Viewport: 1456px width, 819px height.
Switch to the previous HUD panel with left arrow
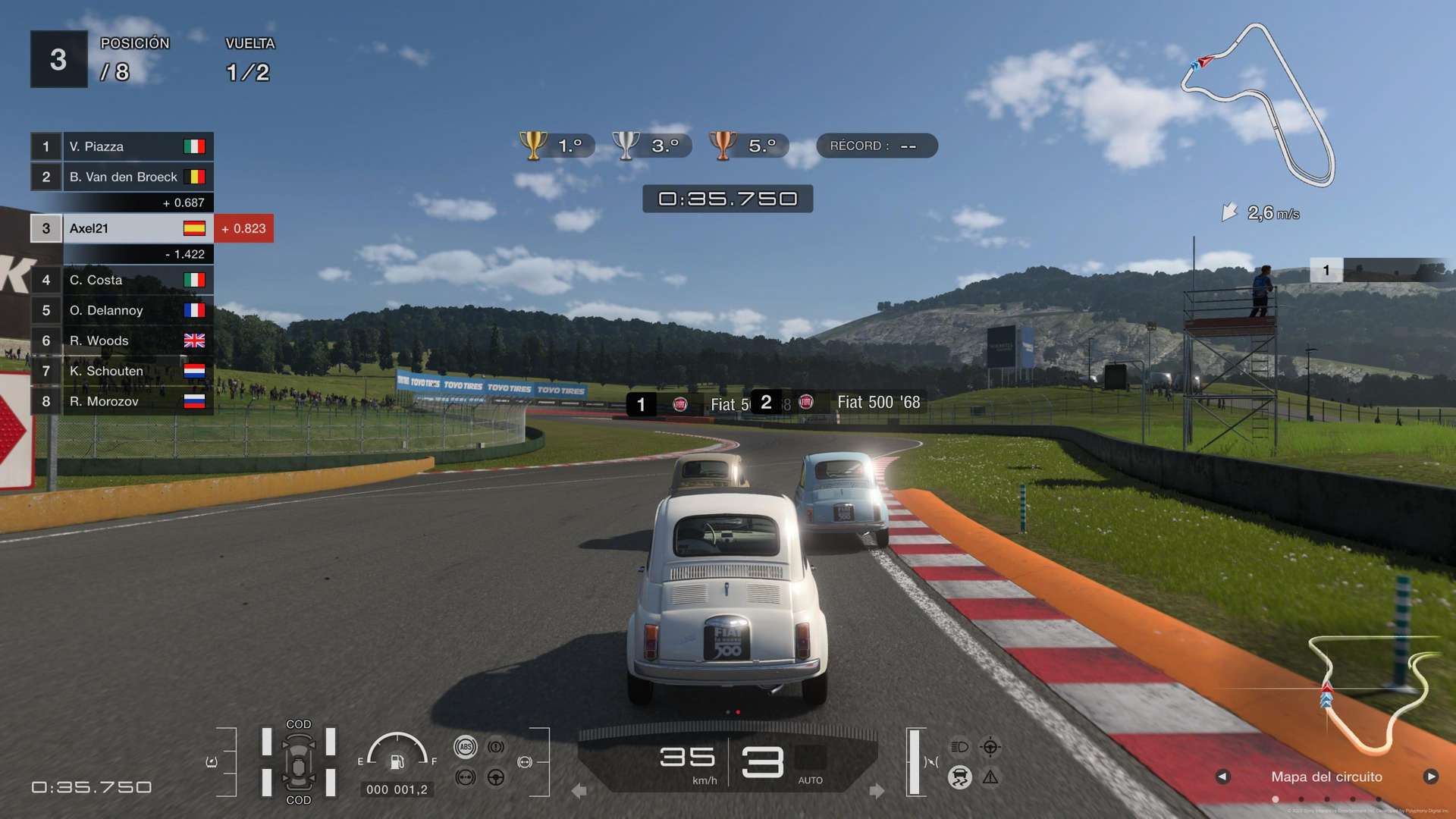(1222, 777)
